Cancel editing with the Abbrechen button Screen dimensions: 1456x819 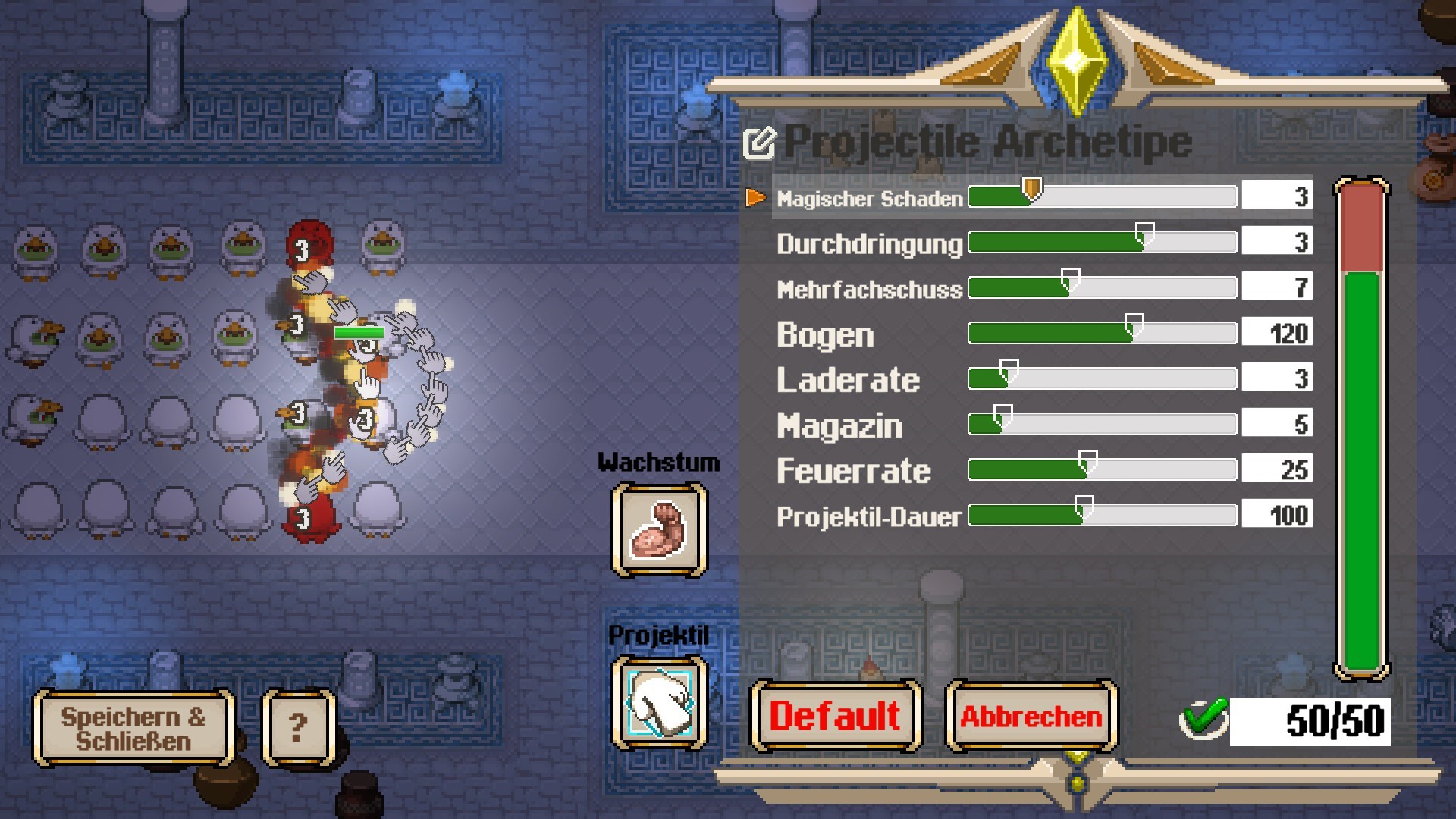pyautogui.click(x=1031, y=716)
